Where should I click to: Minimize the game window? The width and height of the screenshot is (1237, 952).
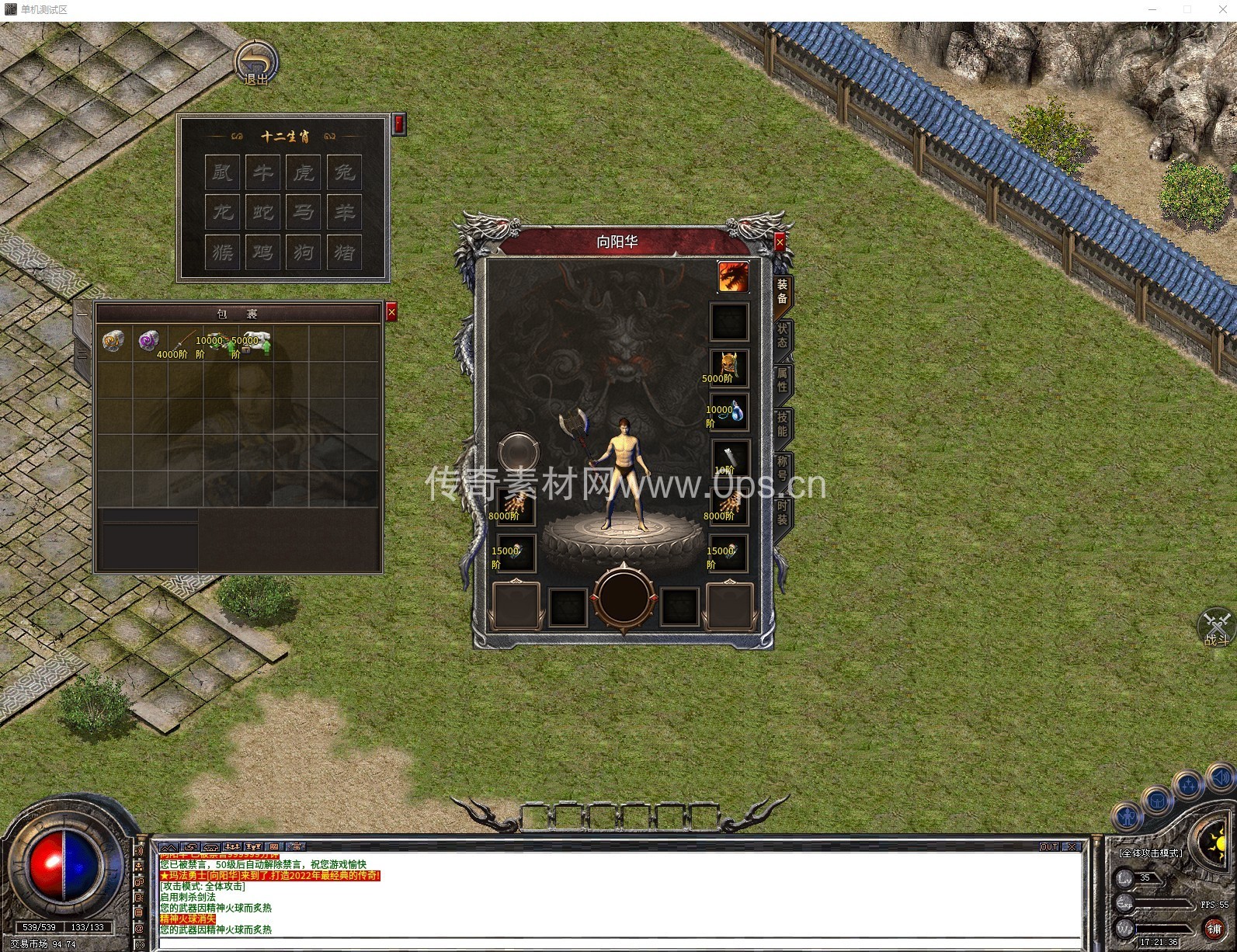1153,9
